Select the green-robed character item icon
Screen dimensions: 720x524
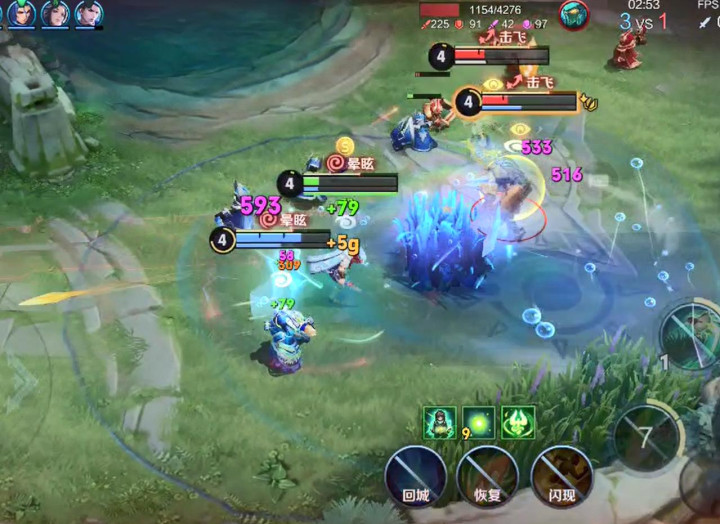tap(440, 422)
